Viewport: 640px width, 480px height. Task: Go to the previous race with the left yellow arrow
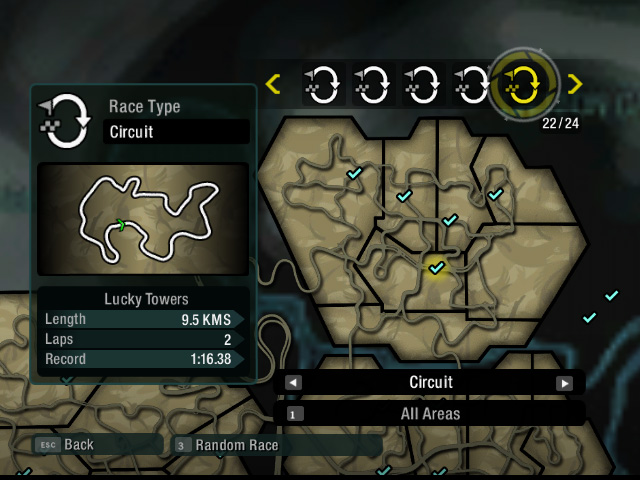click(x=273, y=85)
